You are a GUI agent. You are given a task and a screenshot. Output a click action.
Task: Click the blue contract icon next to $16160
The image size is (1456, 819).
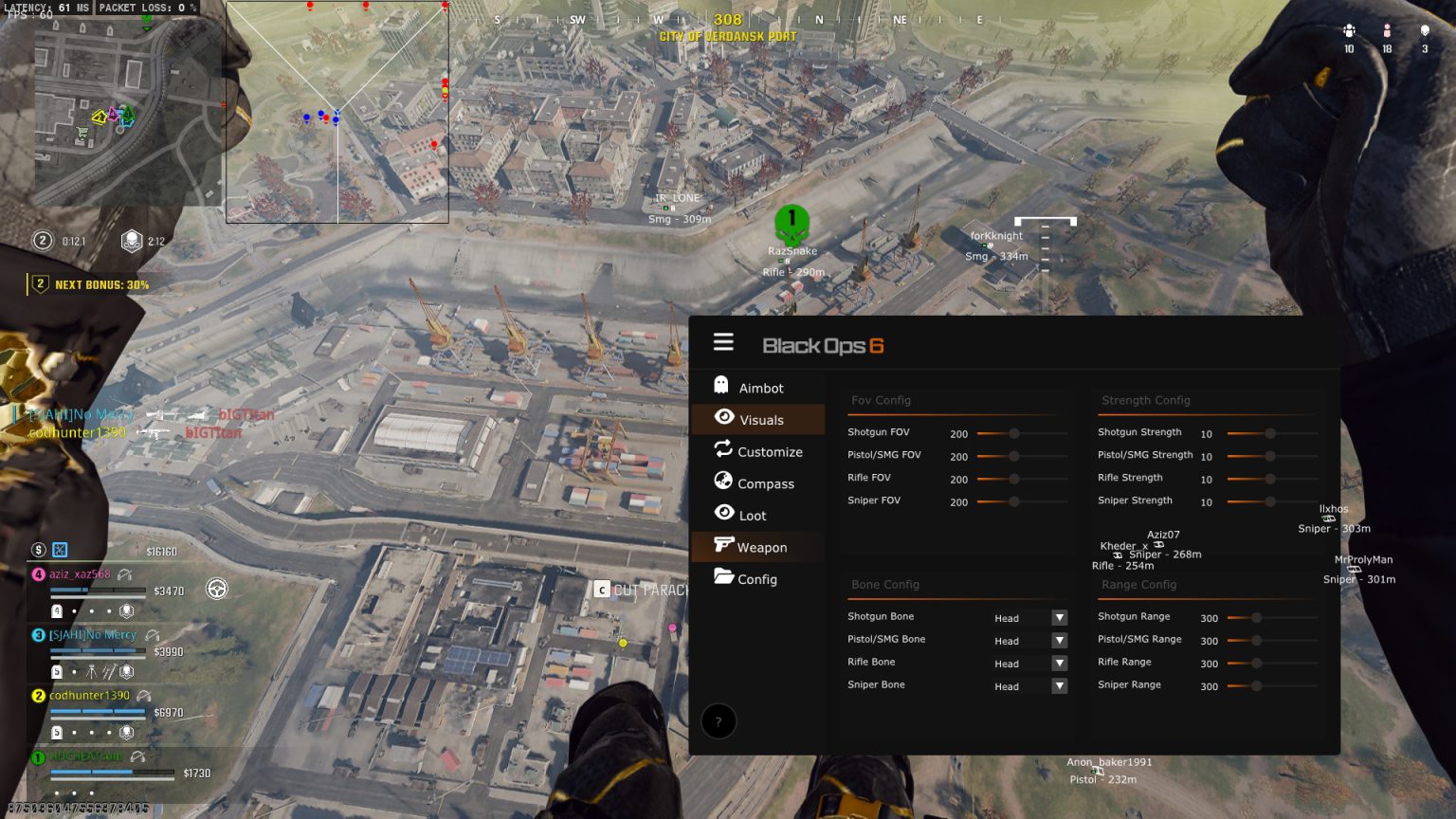60,550
